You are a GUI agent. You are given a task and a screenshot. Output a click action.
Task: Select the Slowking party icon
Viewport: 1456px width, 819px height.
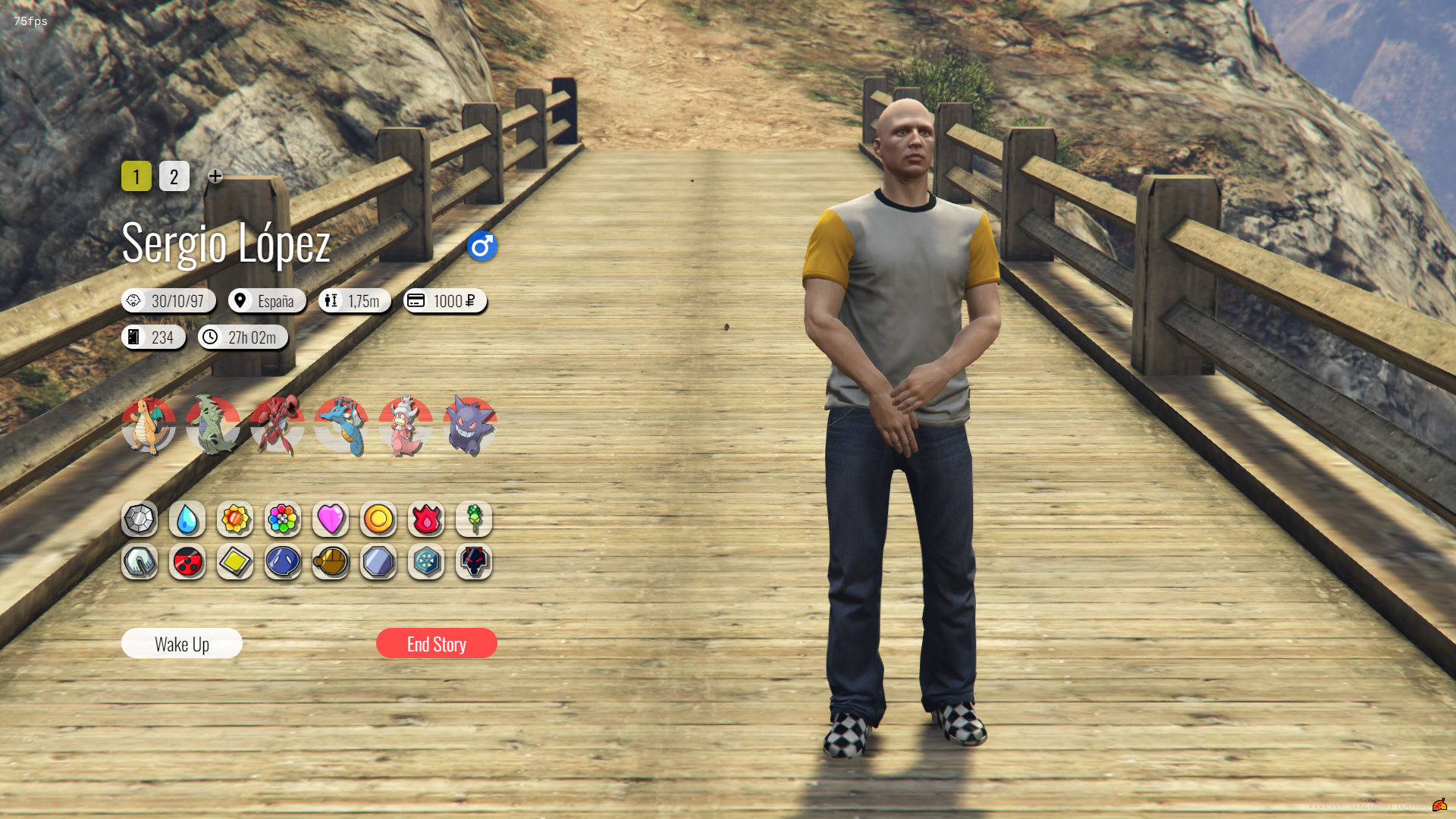coord(406,425)
